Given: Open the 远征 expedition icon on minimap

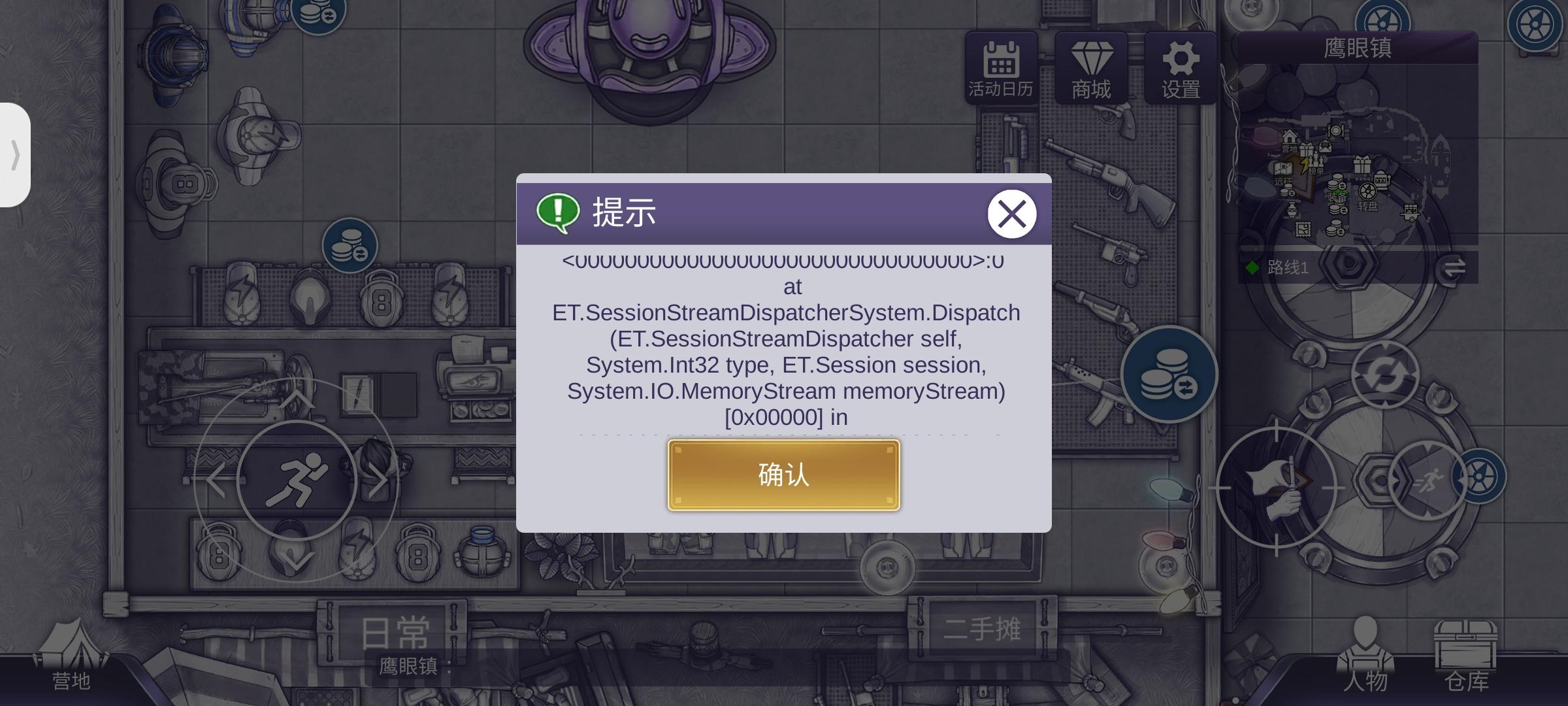Looking at the screenshot, I should [1282, 169].
